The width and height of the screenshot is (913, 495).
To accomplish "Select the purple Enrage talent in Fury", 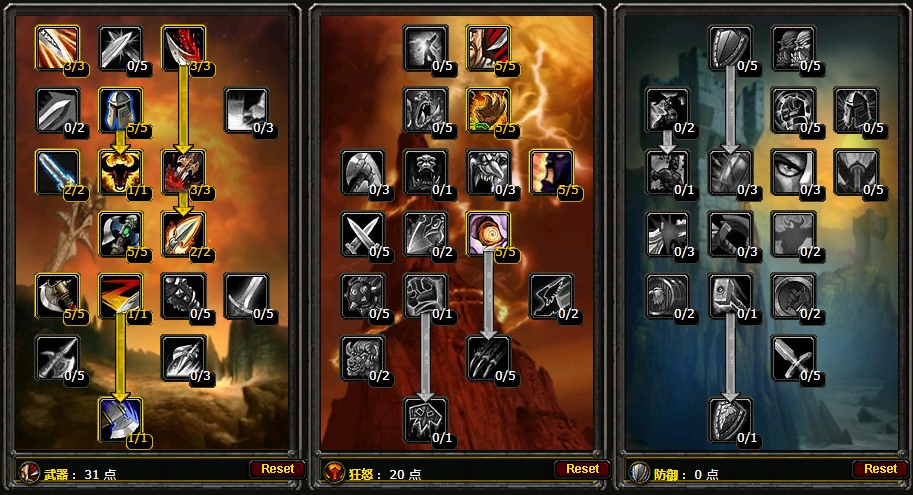I will (551, 171).
